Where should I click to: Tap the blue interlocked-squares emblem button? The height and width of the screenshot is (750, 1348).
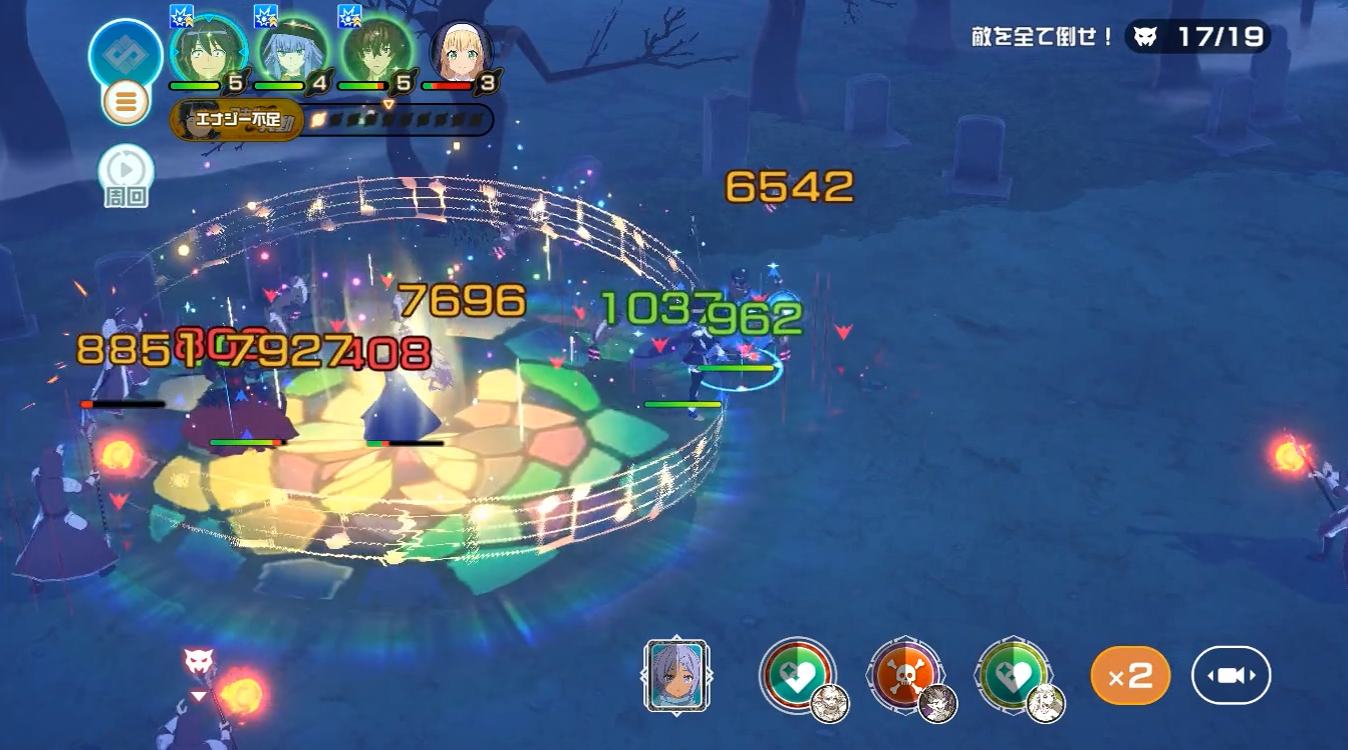(126, 54)
